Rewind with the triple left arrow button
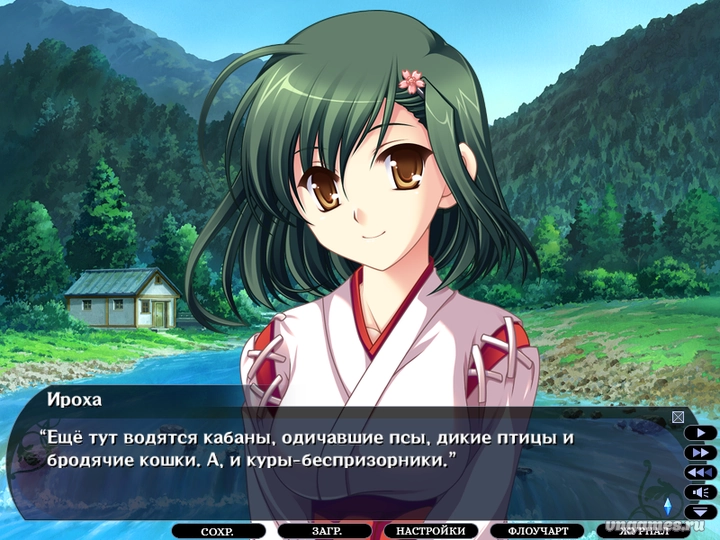Screen dimensions: 720x540 coord(701,472)
